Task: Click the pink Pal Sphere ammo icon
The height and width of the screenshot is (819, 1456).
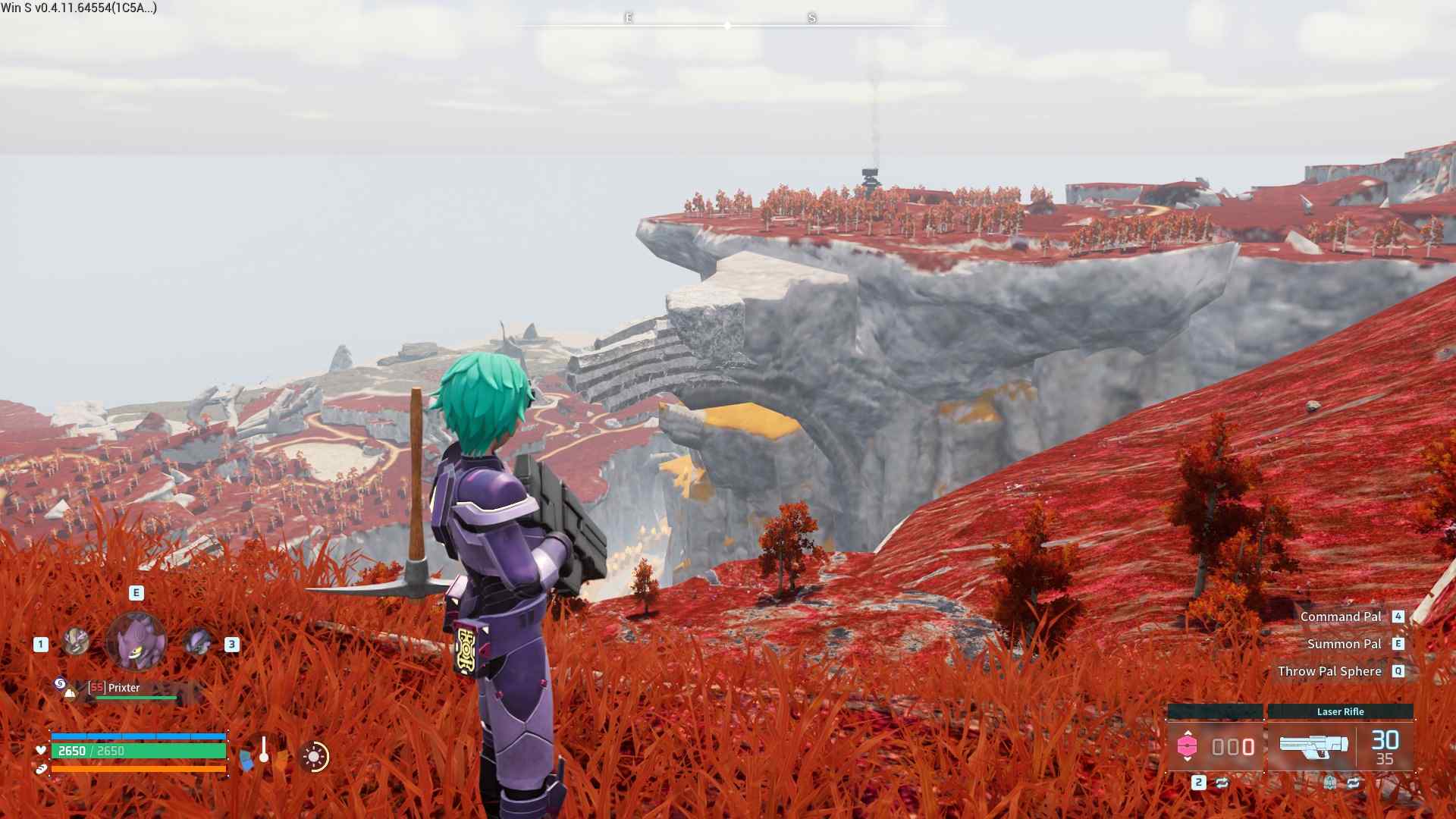Action: pos(1188,745)
